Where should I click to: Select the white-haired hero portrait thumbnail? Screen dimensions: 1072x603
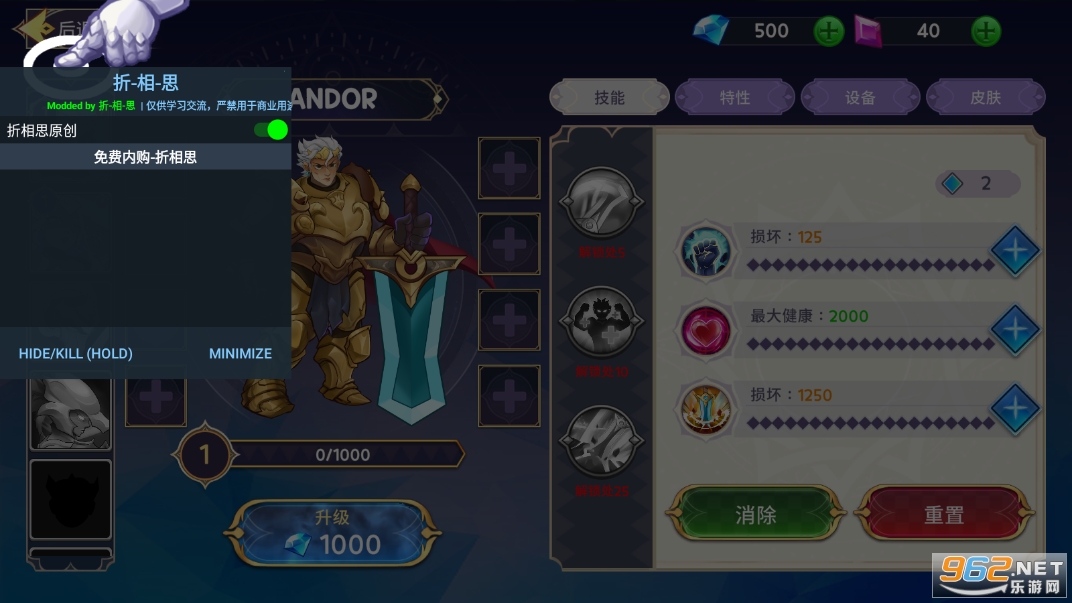point(70,413)
